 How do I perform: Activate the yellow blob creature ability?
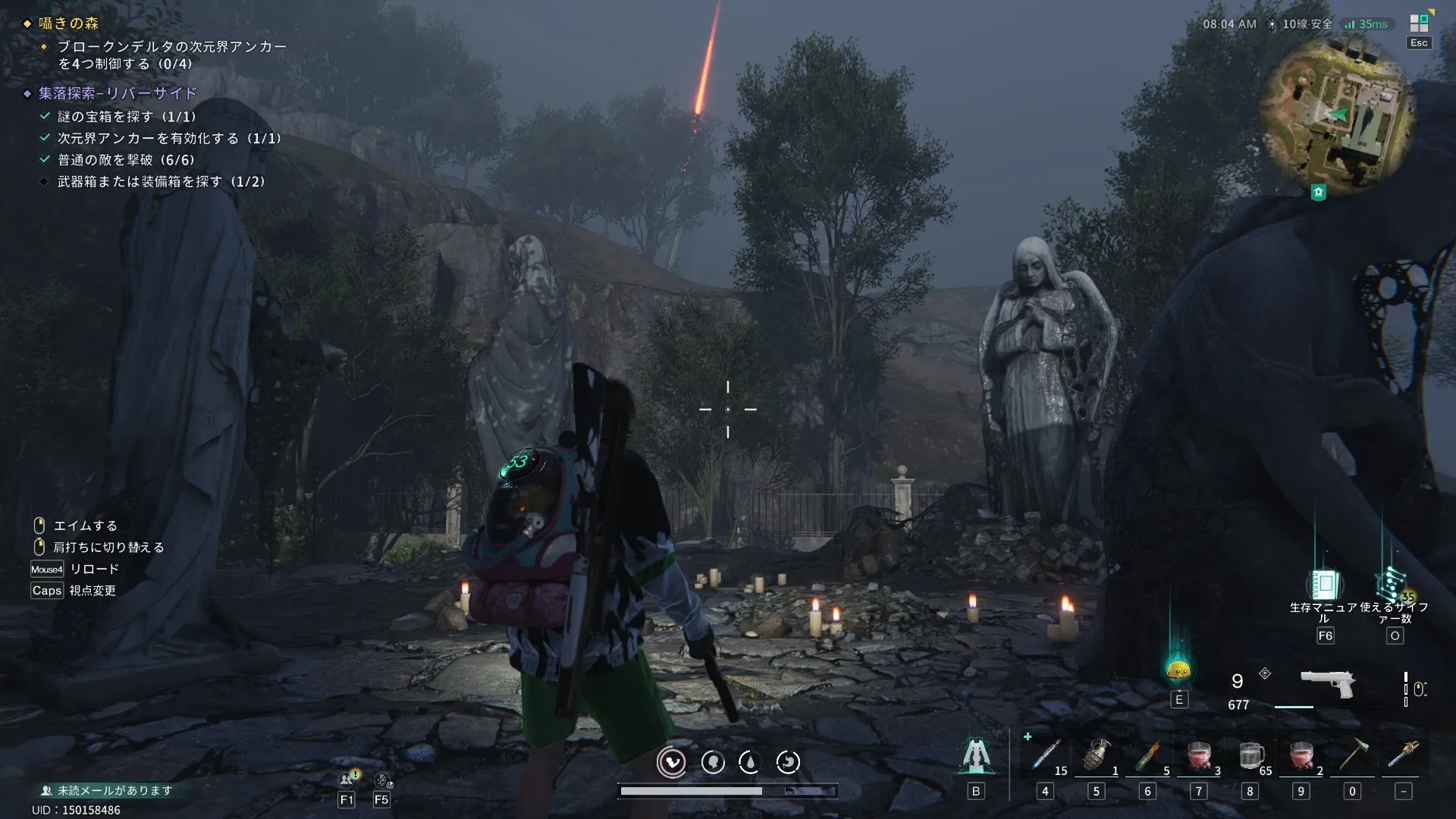1178,670
